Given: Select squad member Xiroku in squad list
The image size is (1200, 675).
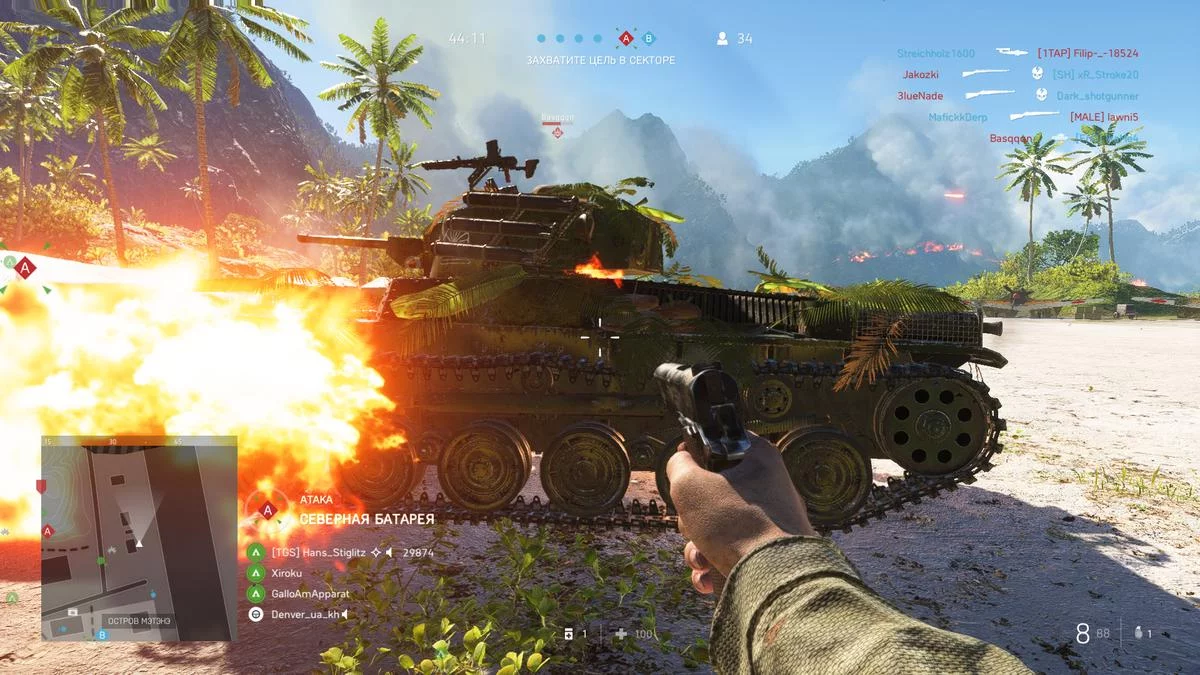Looking at the screenshot, I should pyautogui.click(x=286, y=573).
